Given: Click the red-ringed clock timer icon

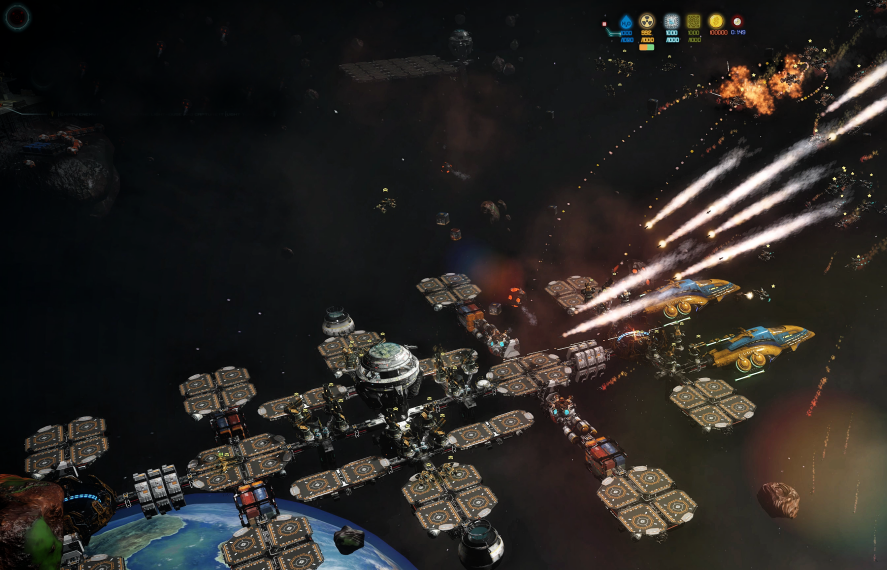Looking at the screenshot, I should pyautogui.click(x=737, y=20).
